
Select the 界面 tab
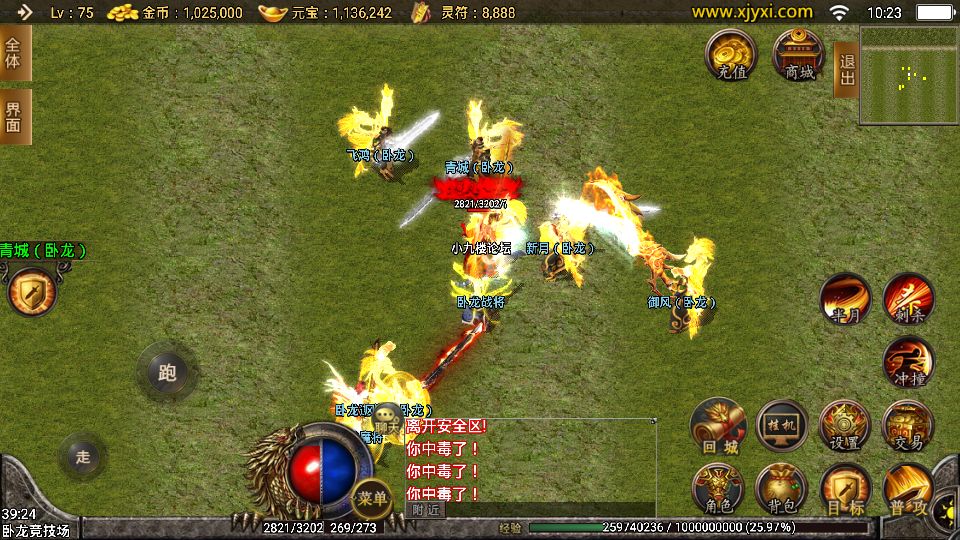(14, 116)
